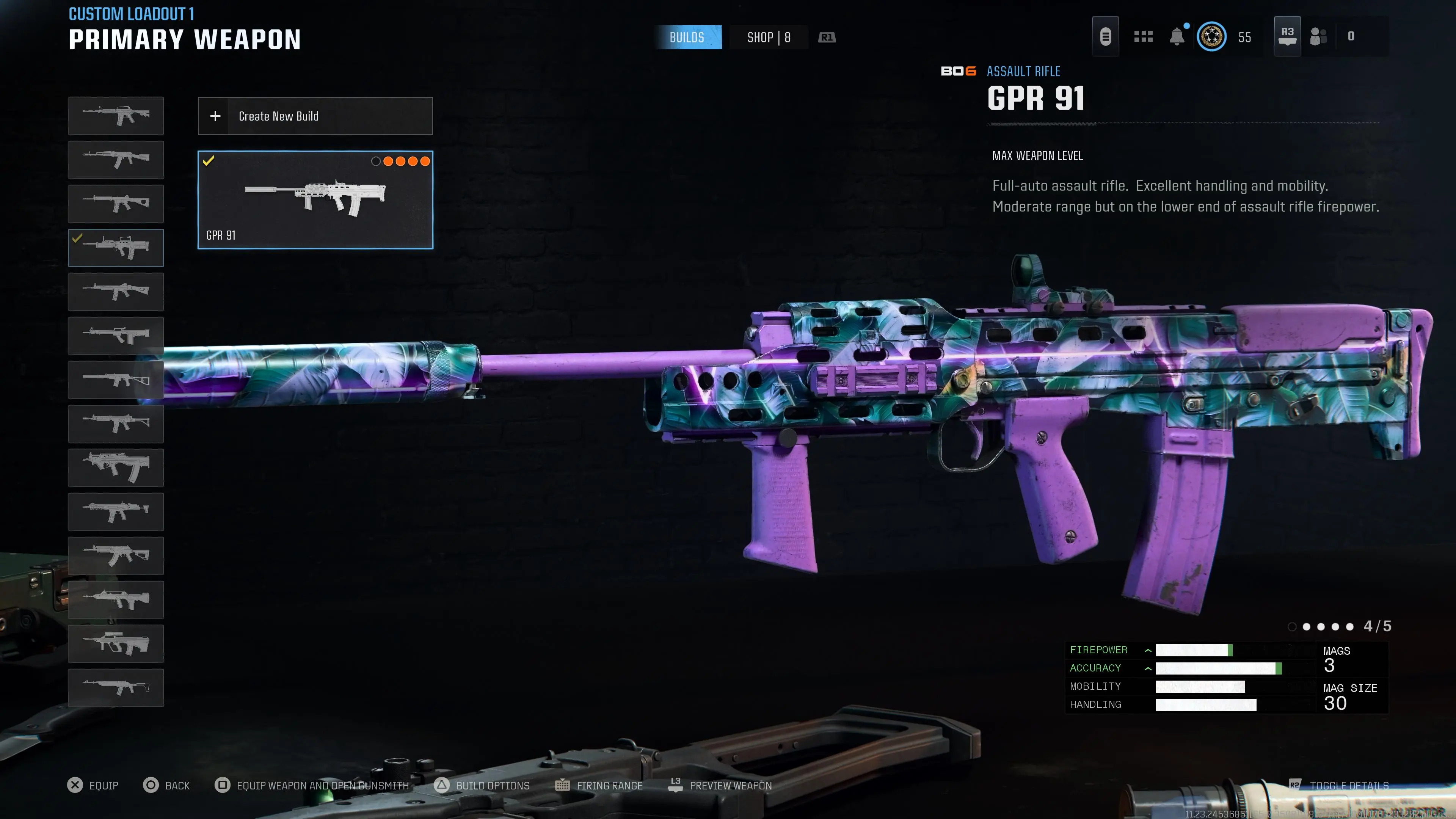Screen dimensions: 1456x819
Task: Open the social menu showing 0 friends
Action: (x=1319, y=36)
